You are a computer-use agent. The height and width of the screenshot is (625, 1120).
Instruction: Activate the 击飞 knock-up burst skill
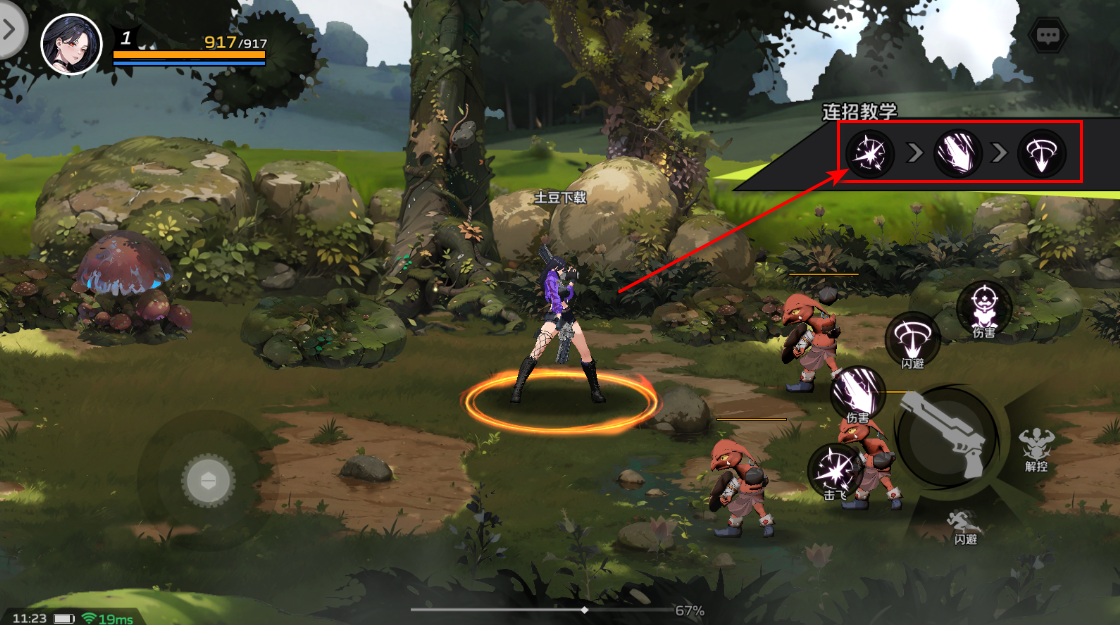[x=835, y=469]
